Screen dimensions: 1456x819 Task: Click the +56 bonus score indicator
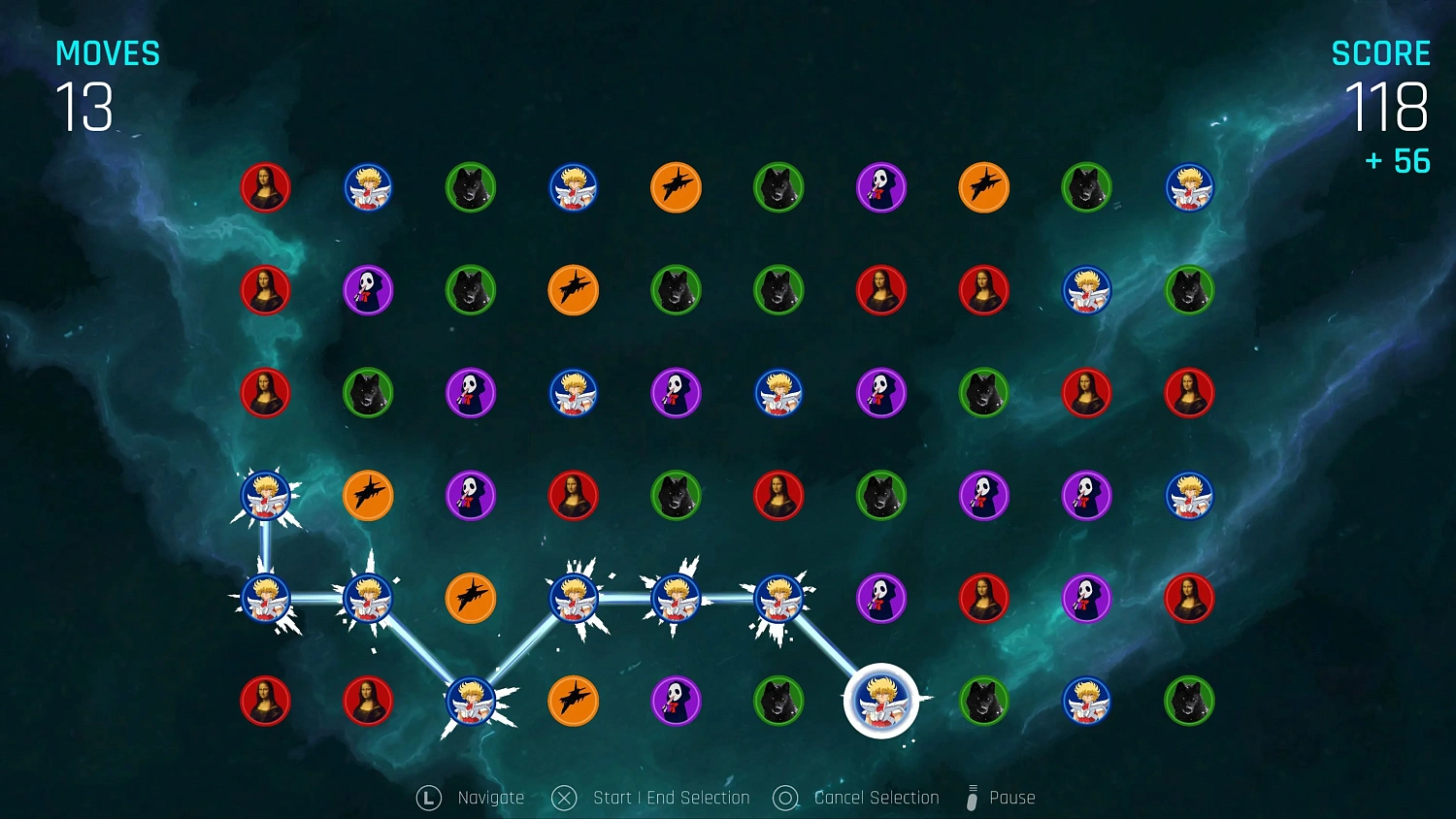(1396, 161)
